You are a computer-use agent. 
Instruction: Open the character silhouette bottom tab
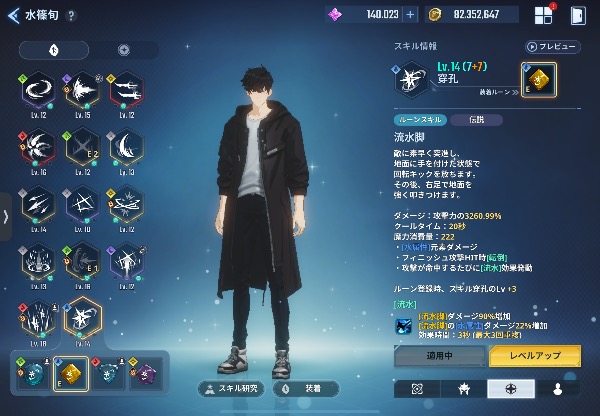tap(557, 388)
